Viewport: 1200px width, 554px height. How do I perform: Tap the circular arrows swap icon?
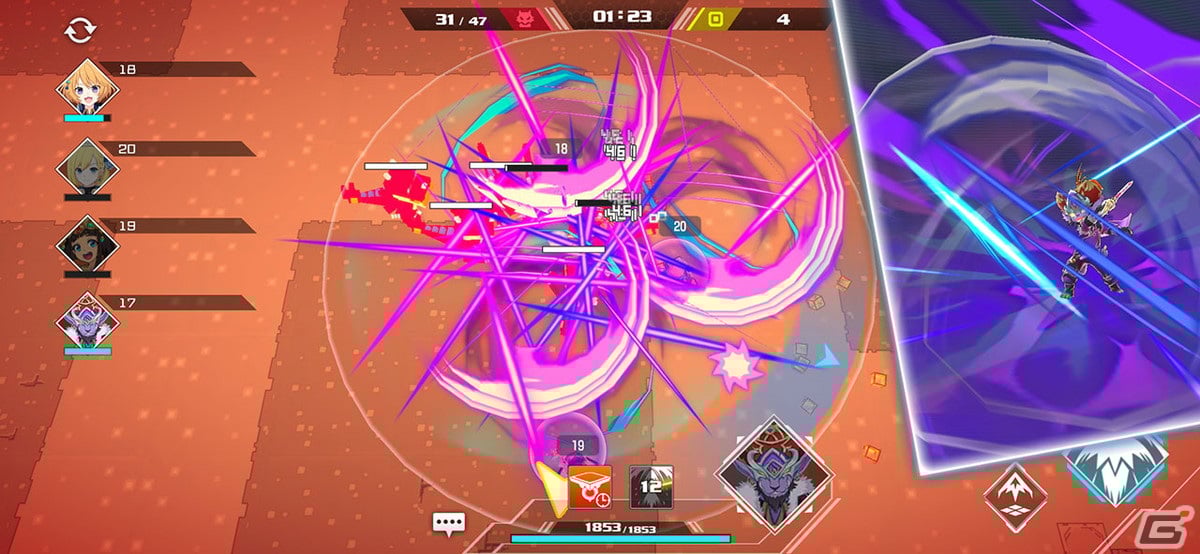[78, 31]
